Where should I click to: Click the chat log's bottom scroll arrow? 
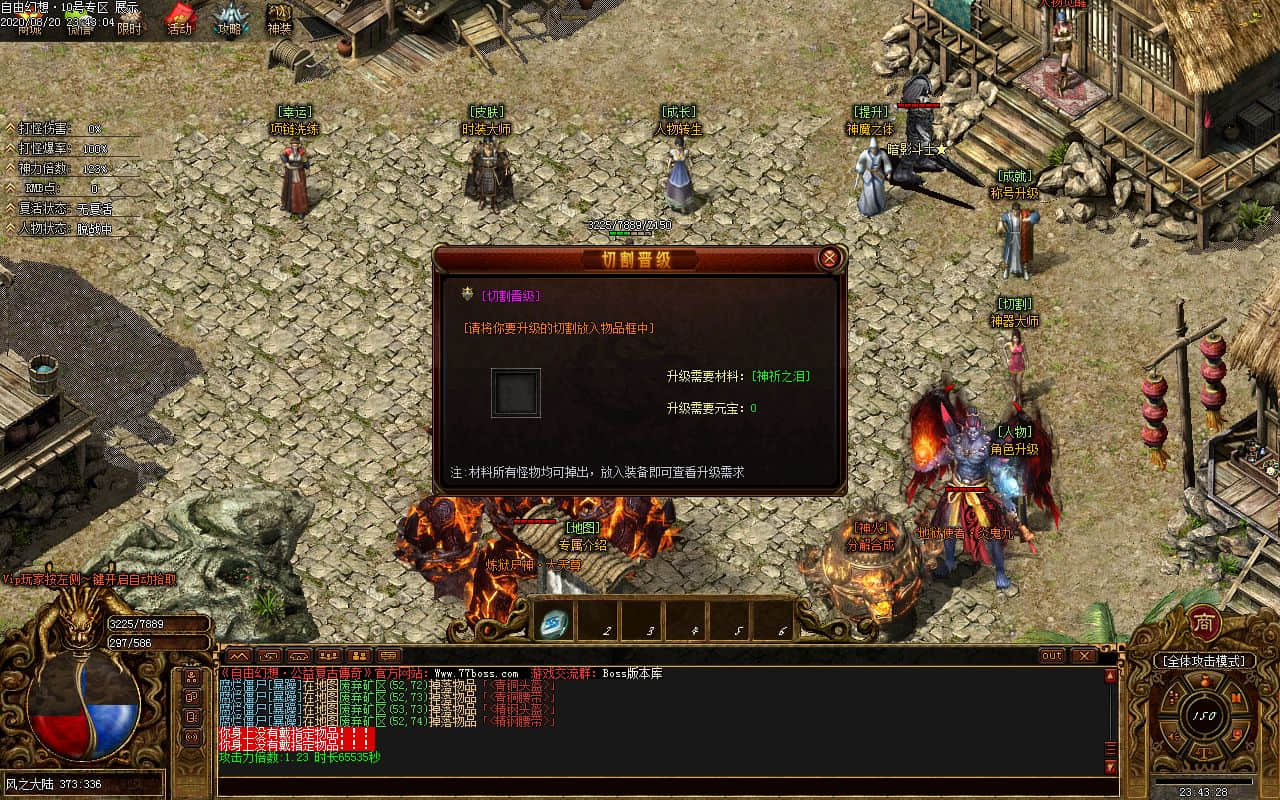tap(1110, 767)
